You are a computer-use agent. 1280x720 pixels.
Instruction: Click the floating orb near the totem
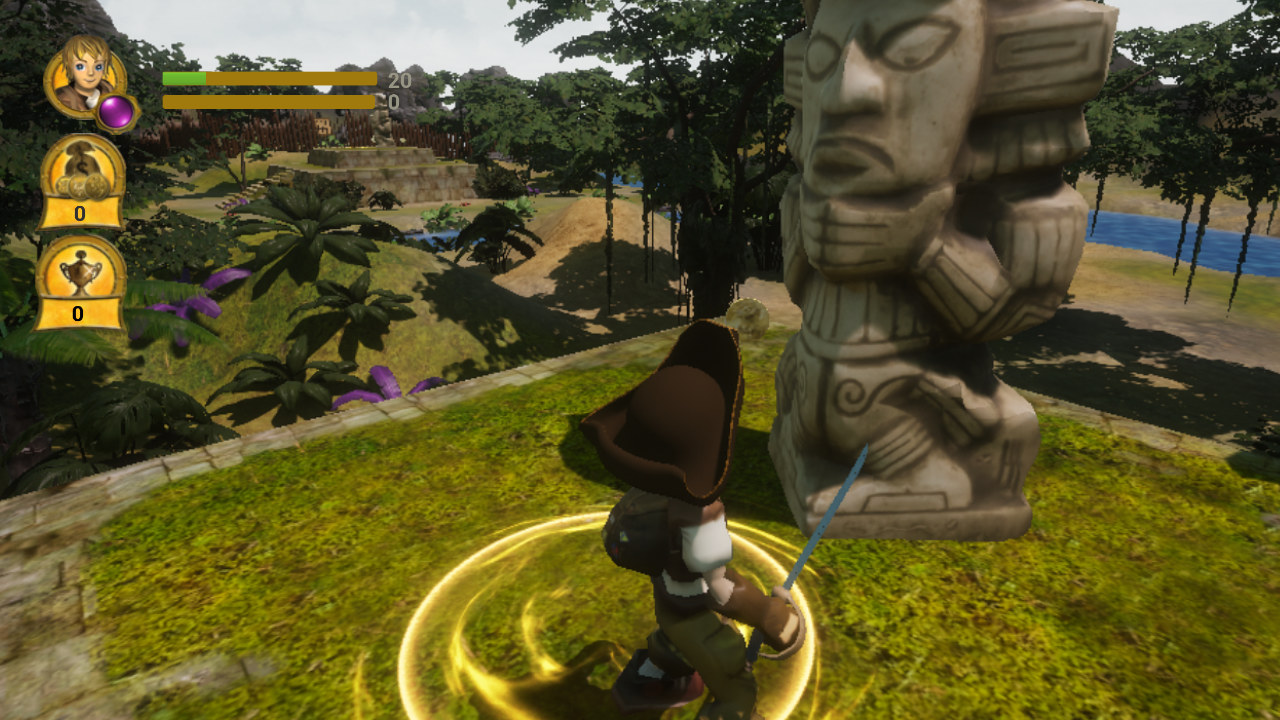click(x=747, y=318)
